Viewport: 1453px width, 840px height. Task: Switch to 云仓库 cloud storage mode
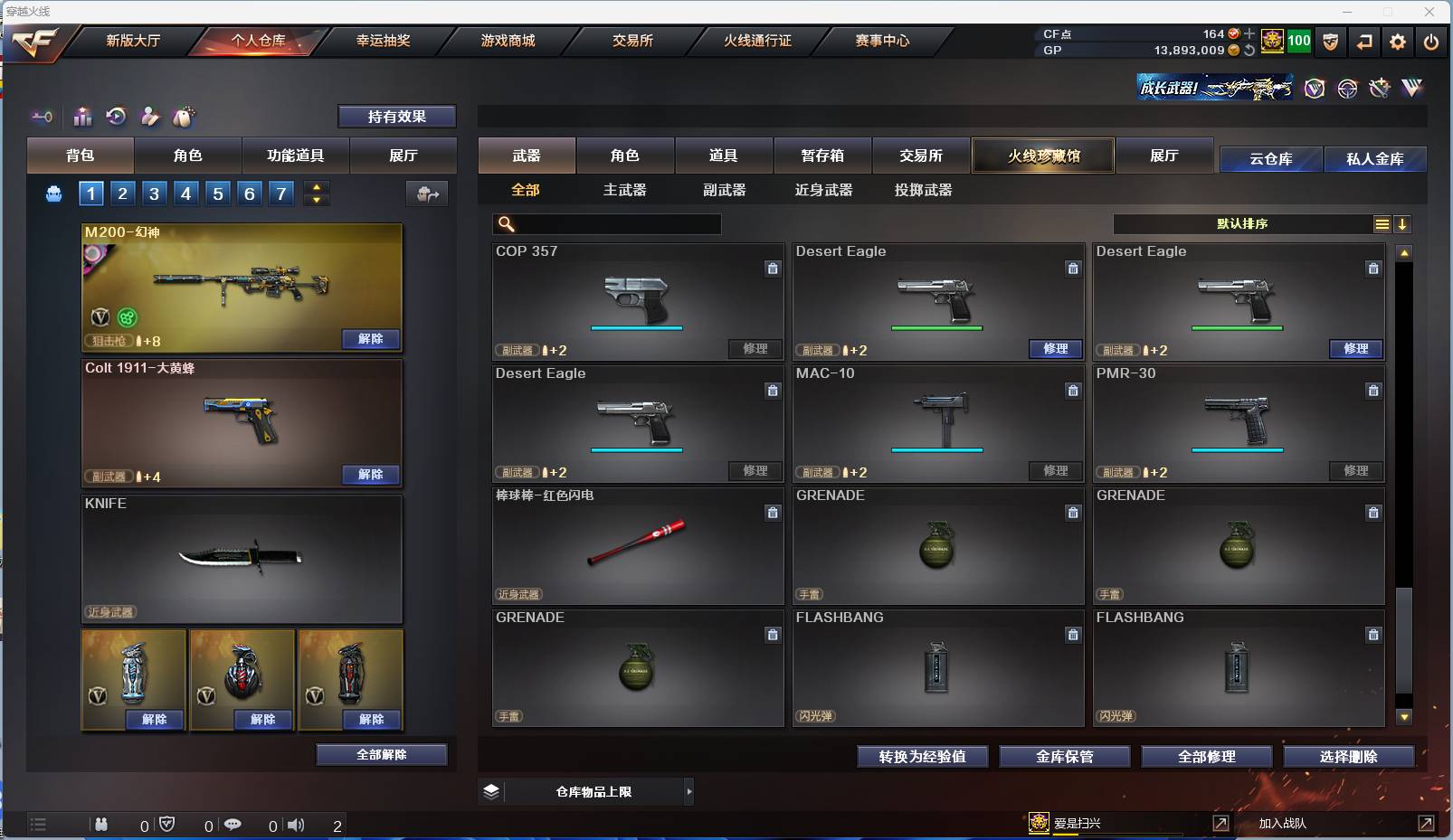(x=1270, y=159)
